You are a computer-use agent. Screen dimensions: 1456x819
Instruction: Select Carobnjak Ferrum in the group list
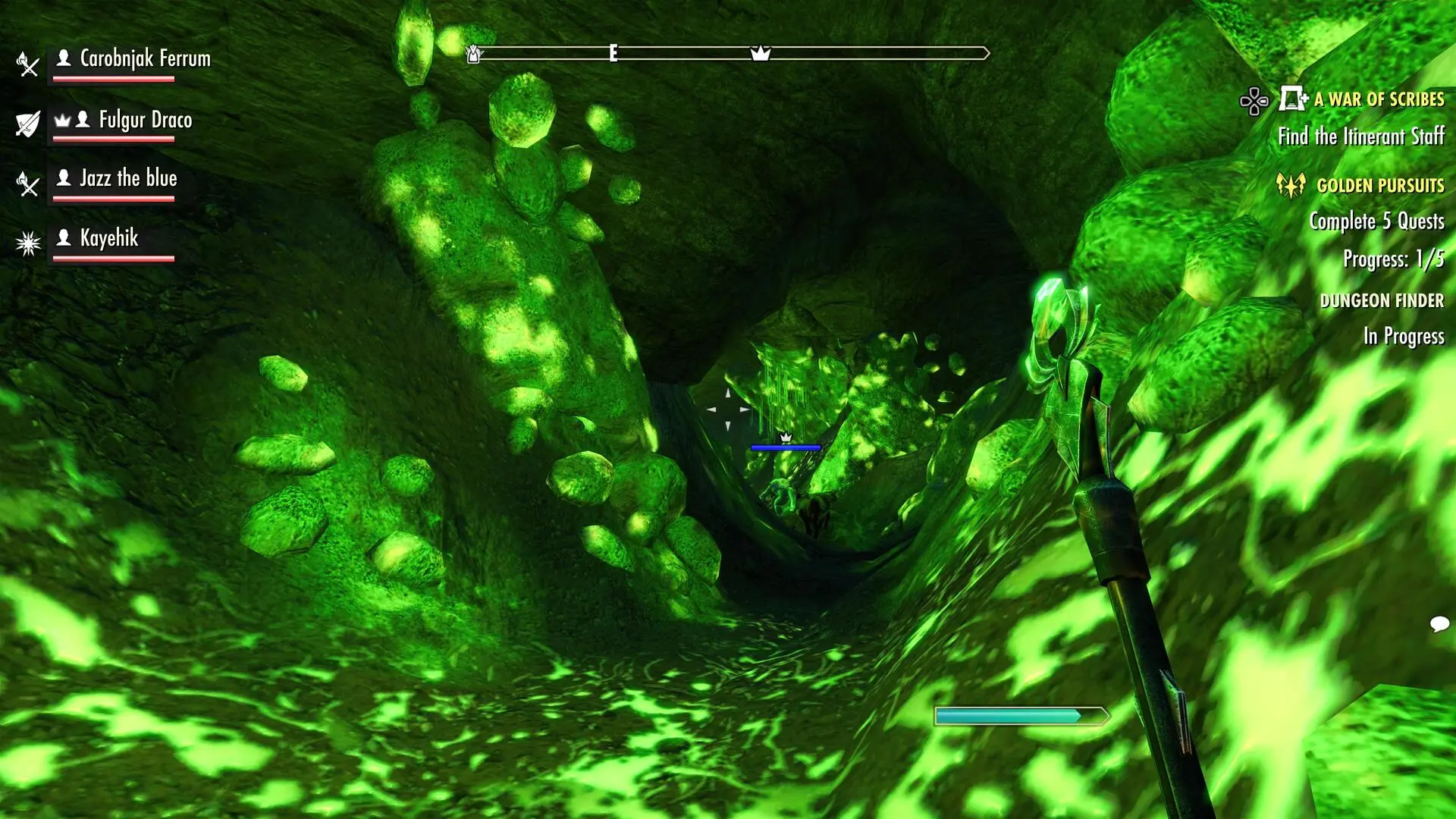coord(144,59)
